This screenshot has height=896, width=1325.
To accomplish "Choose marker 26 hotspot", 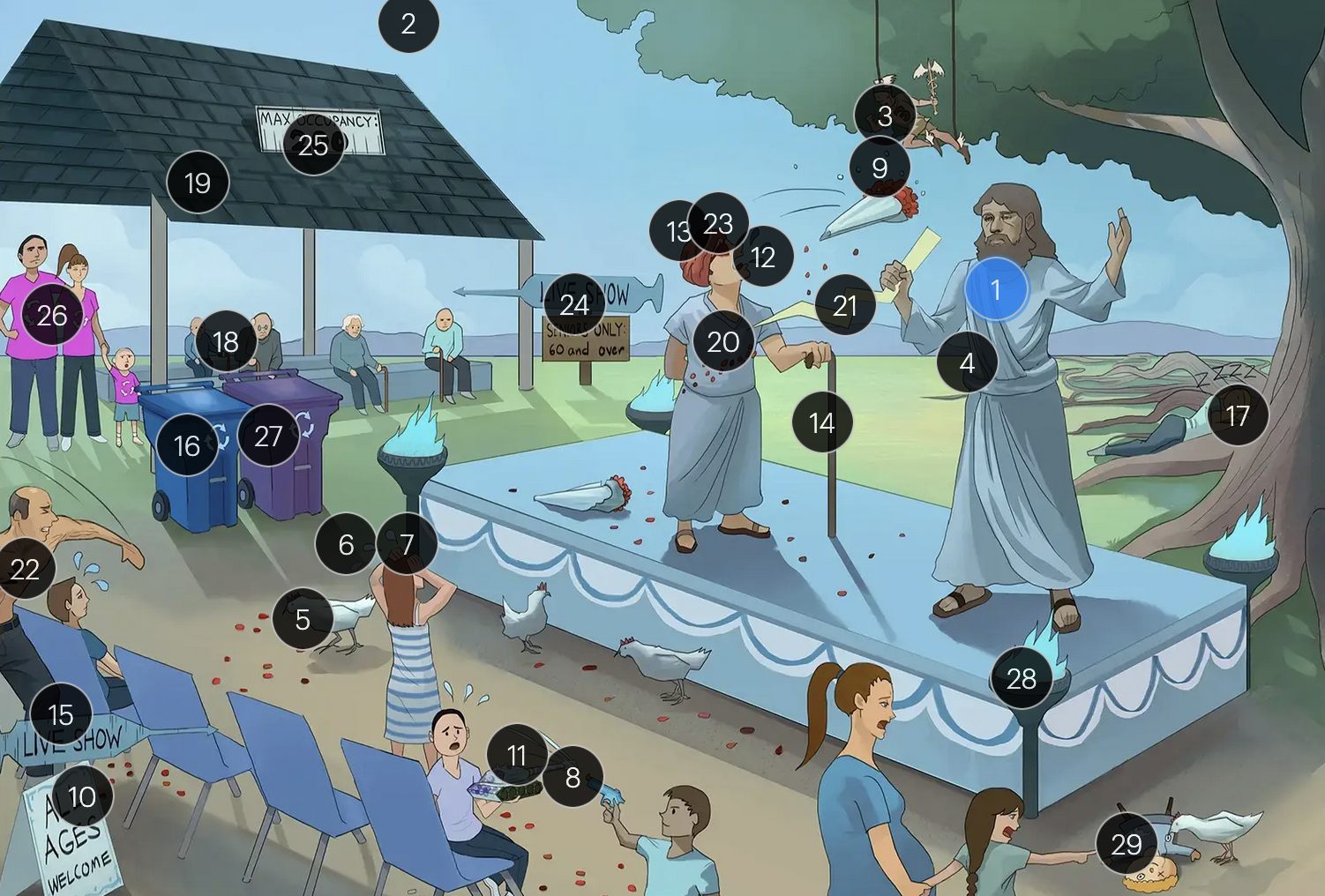I will [52, 315].
